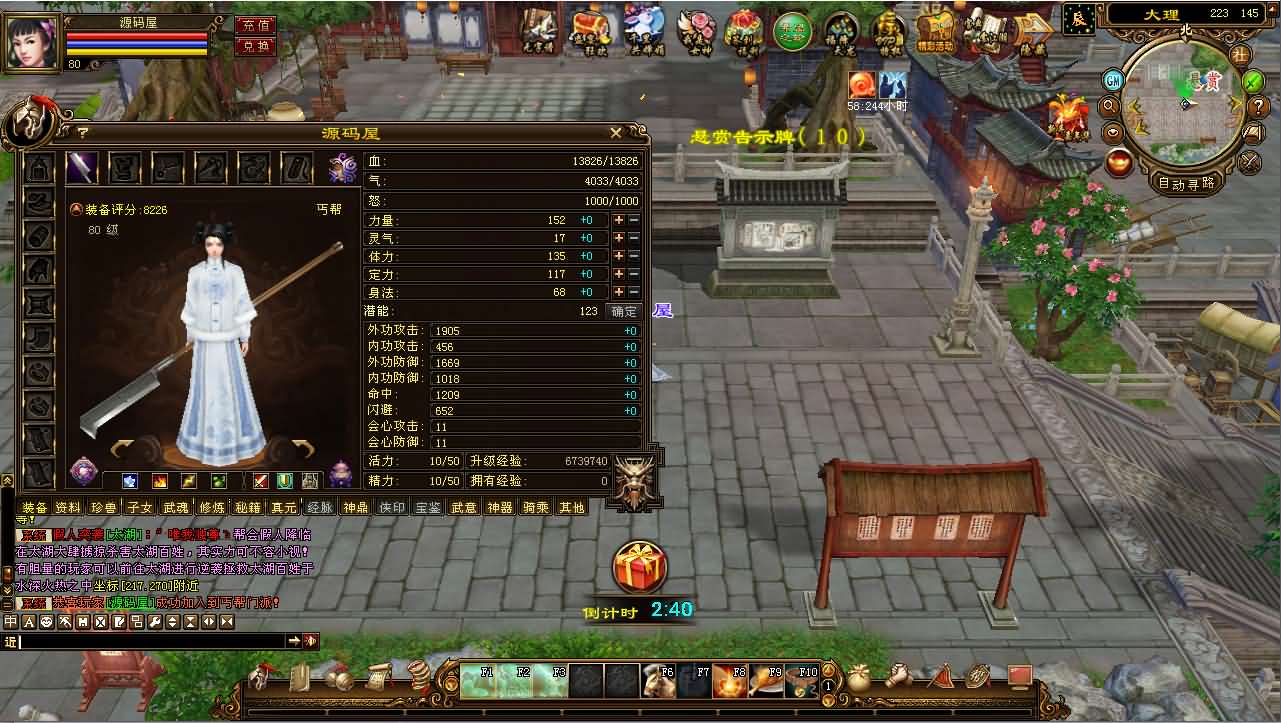Click the 确定 button beside 潜能
Image resolution: width=1281 pixels, height=723 pixels.
point(624,311)
